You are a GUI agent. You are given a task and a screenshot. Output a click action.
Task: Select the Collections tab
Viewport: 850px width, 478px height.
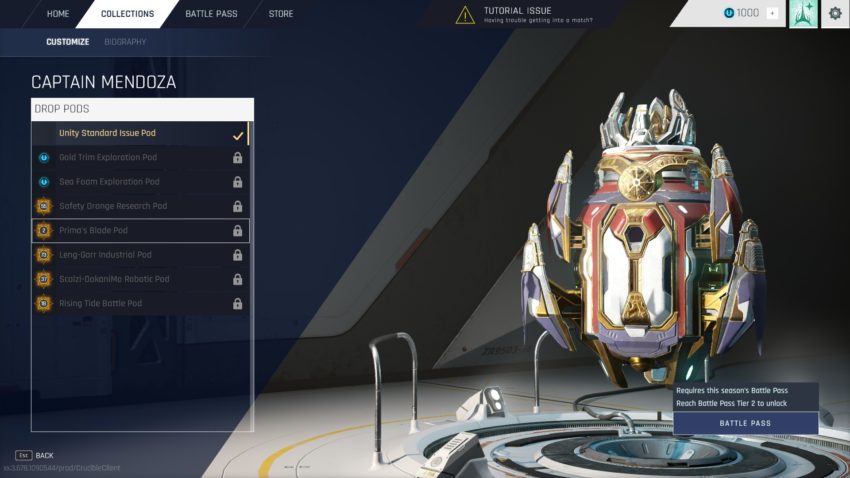(127, 14)
